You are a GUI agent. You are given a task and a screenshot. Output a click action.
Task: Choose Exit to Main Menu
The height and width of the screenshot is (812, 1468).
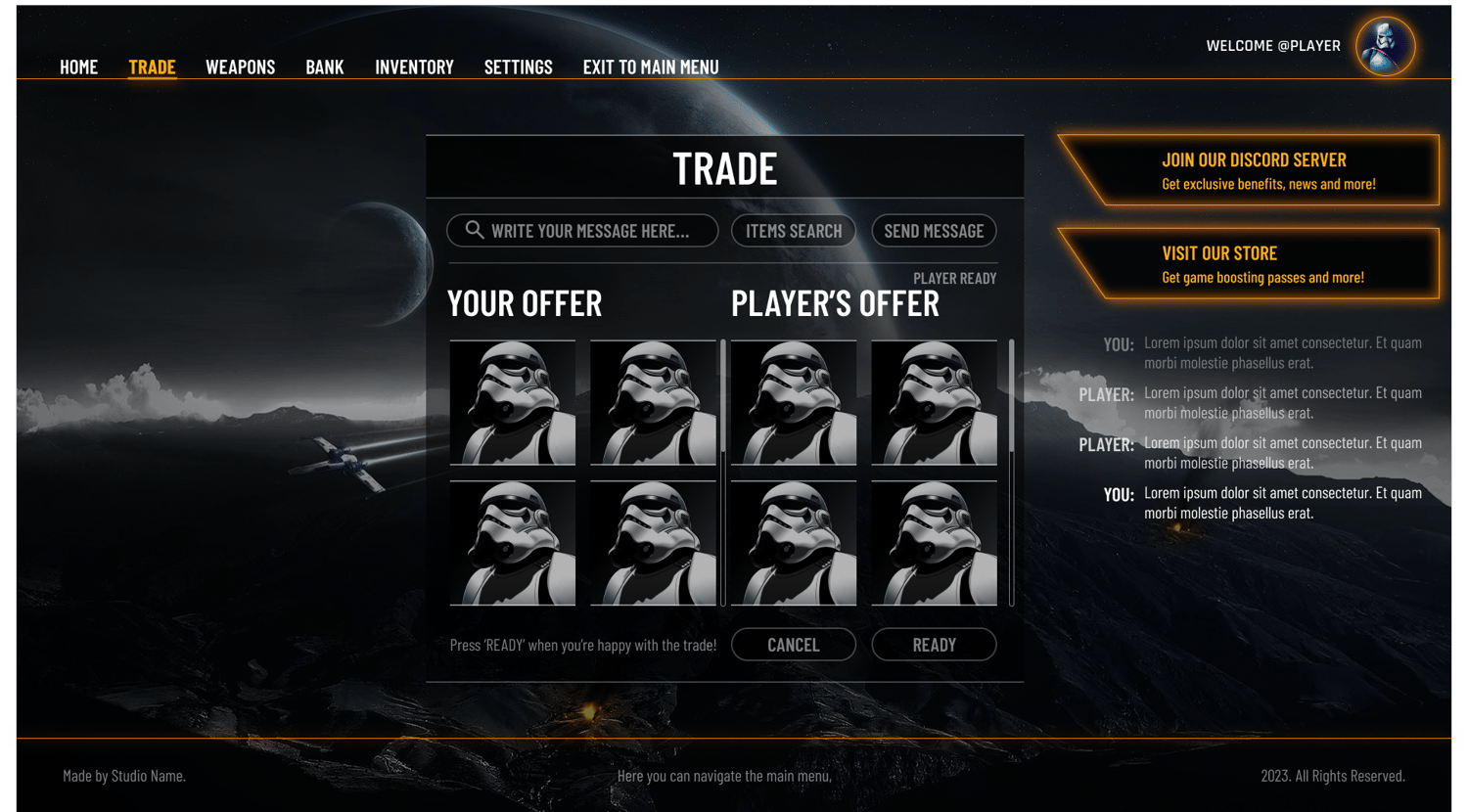point(651,68)
